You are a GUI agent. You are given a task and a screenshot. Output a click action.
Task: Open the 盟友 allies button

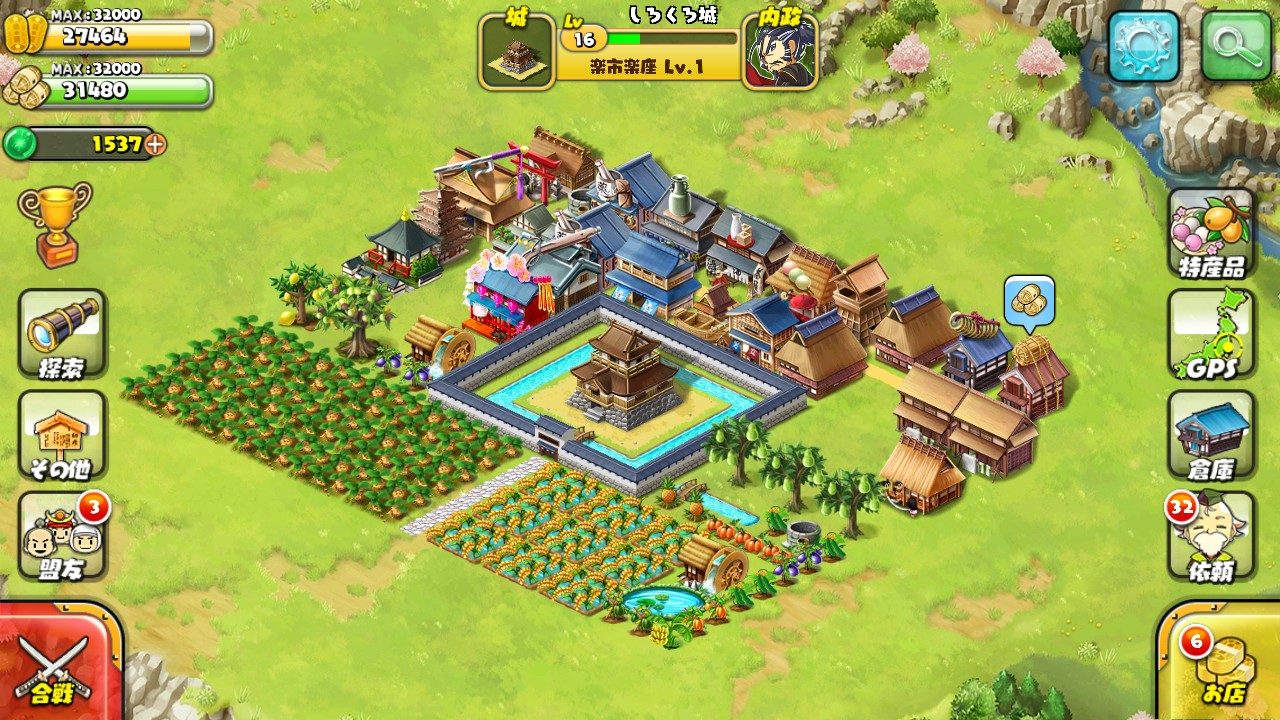click(x=62, y=537)
